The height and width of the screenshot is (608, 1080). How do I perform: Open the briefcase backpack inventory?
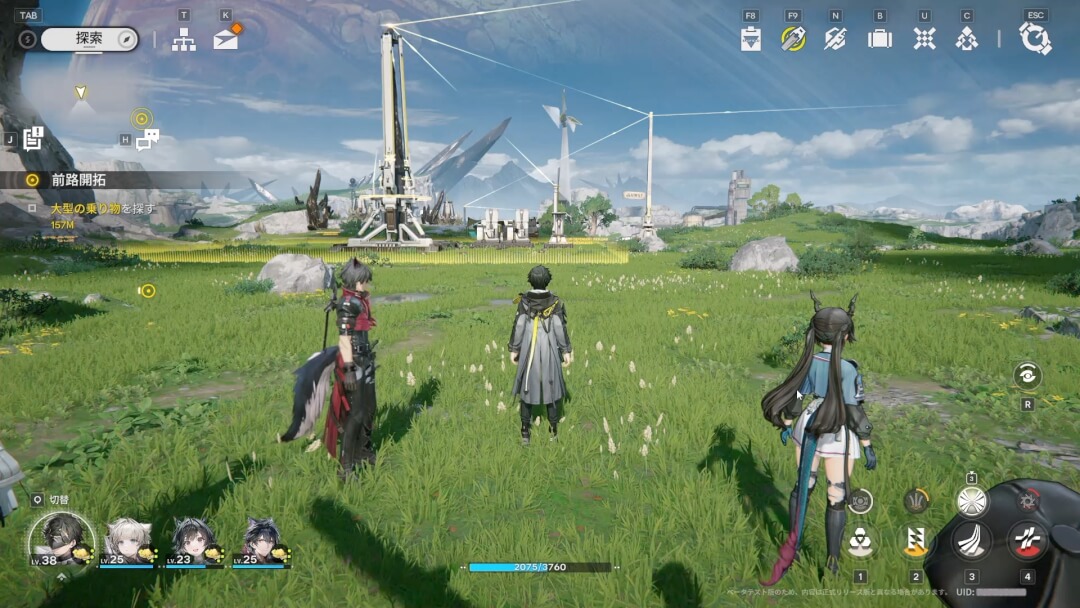coord(880,39)
